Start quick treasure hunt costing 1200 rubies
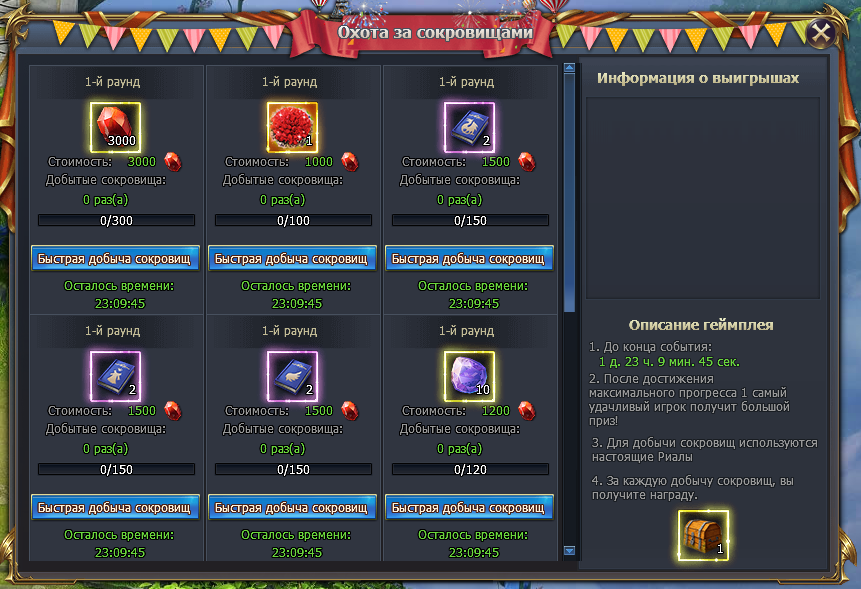 (x=470, y=507)
